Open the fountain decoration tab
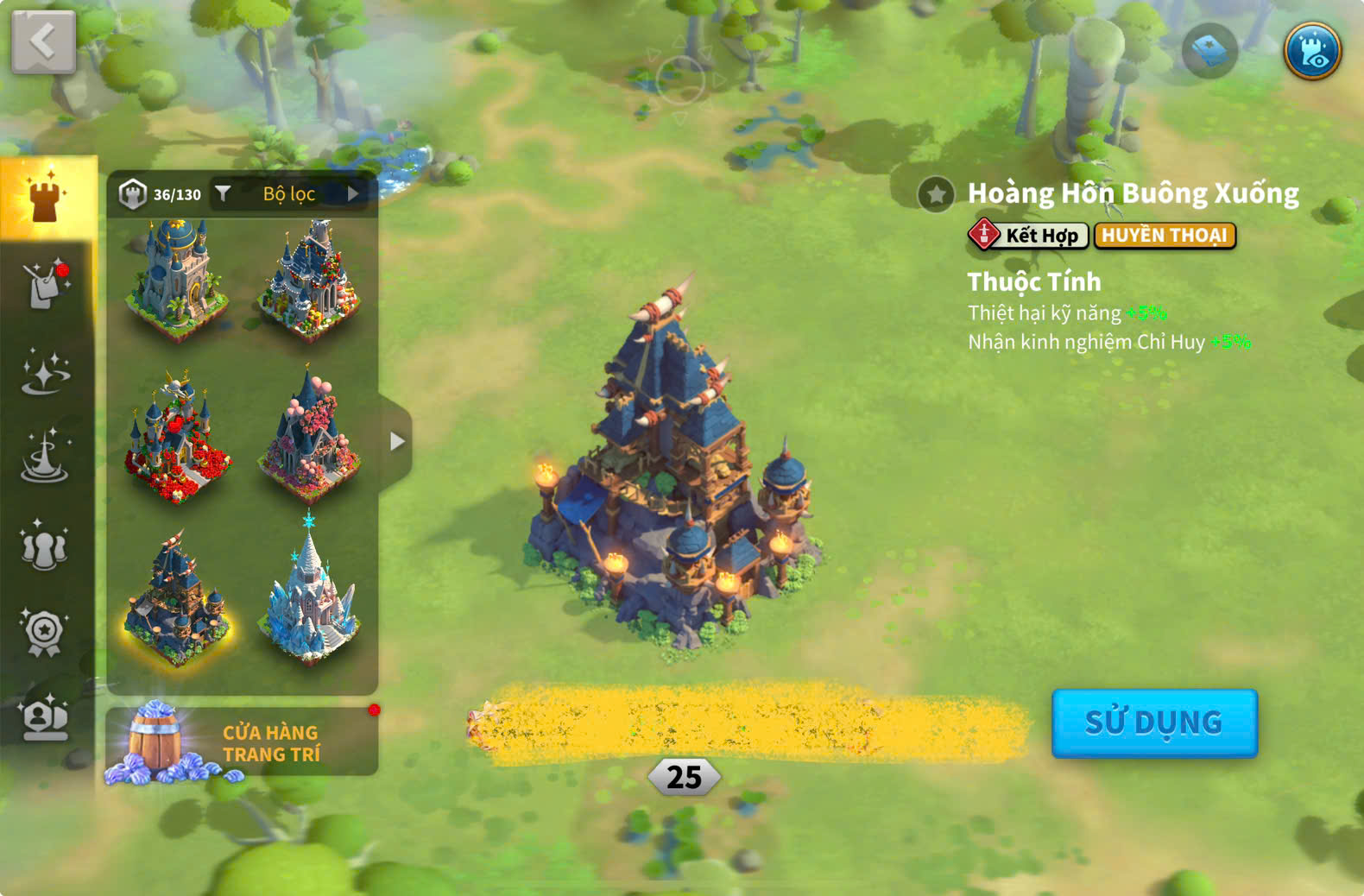This screenshot has height=896, width=1364. (45, 457)
